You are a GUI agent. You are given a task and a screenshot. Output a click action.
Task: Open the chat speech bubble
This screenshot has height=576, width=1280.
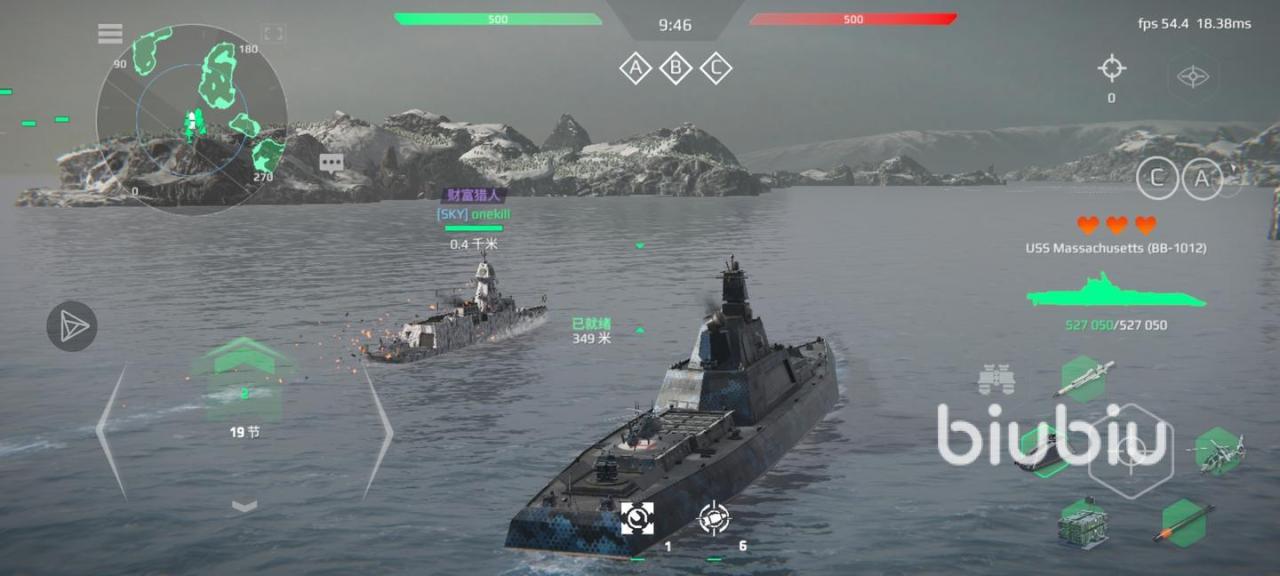point(332,162)
